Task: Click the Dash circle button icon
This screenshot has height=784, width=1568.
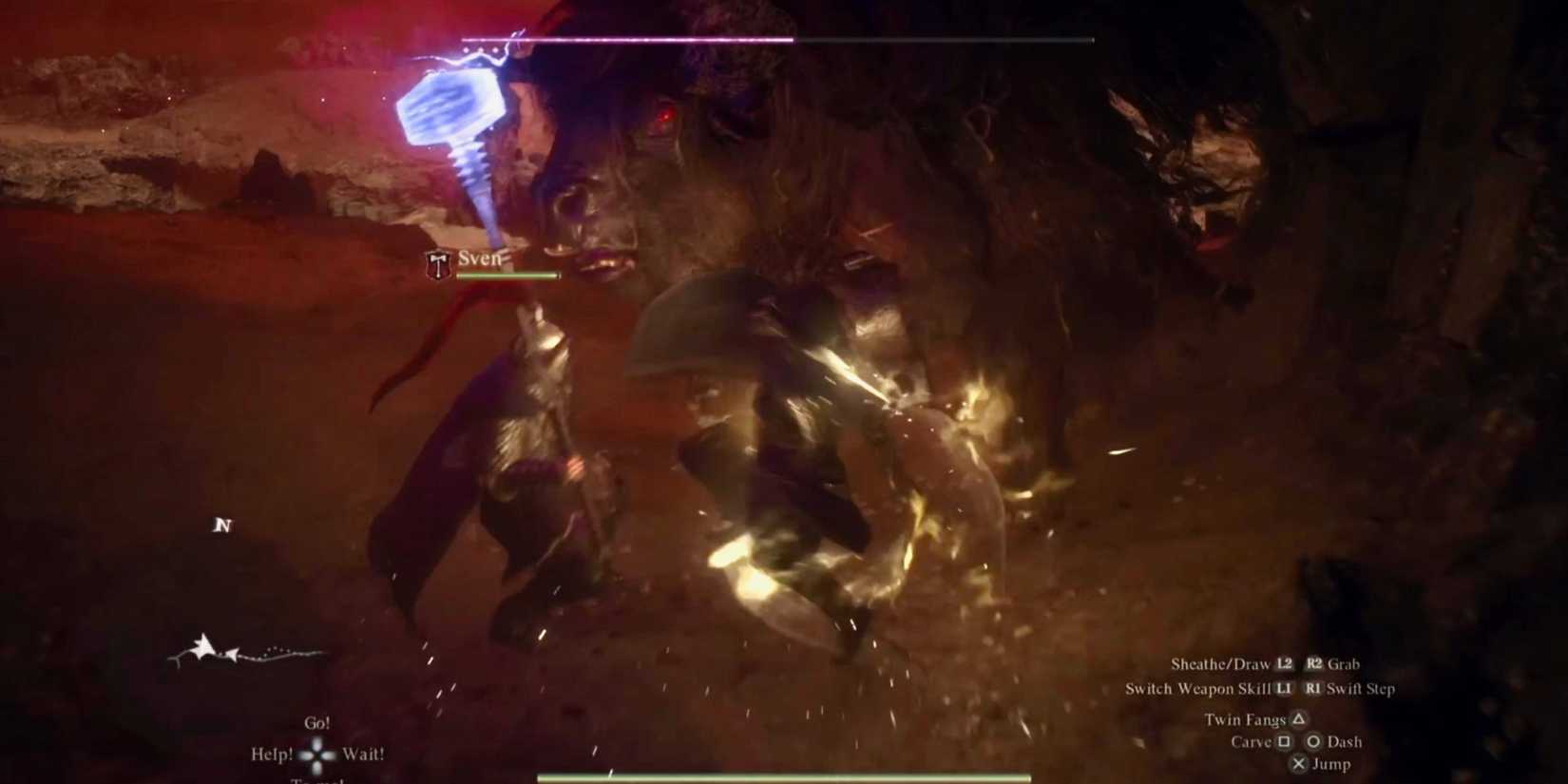Action: click(1315, 742)
